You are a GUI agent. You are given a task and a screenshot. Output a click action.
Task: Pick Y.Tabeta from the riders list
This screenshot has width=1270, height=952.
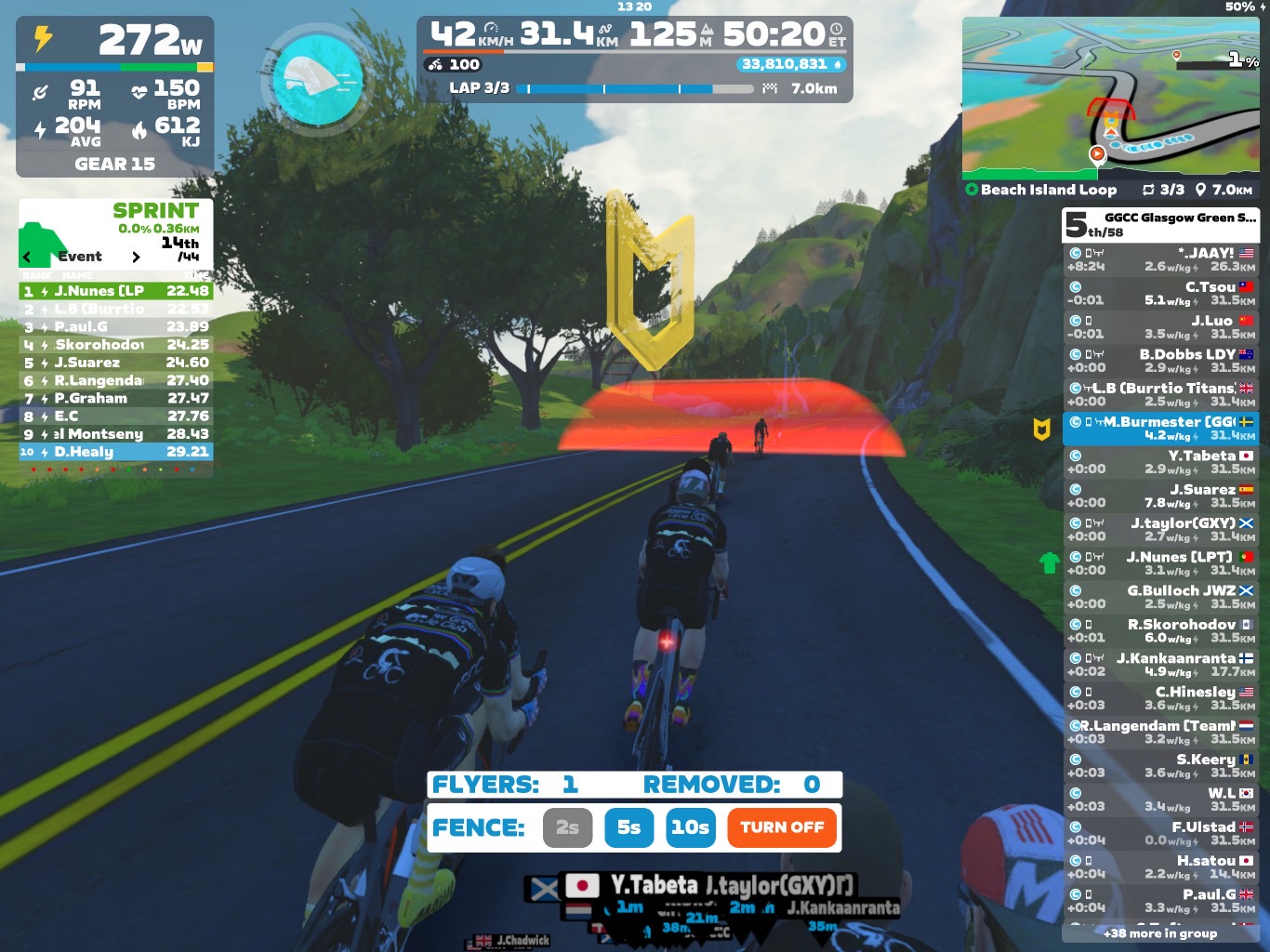pyautogui.click(x=1160, y=462)
